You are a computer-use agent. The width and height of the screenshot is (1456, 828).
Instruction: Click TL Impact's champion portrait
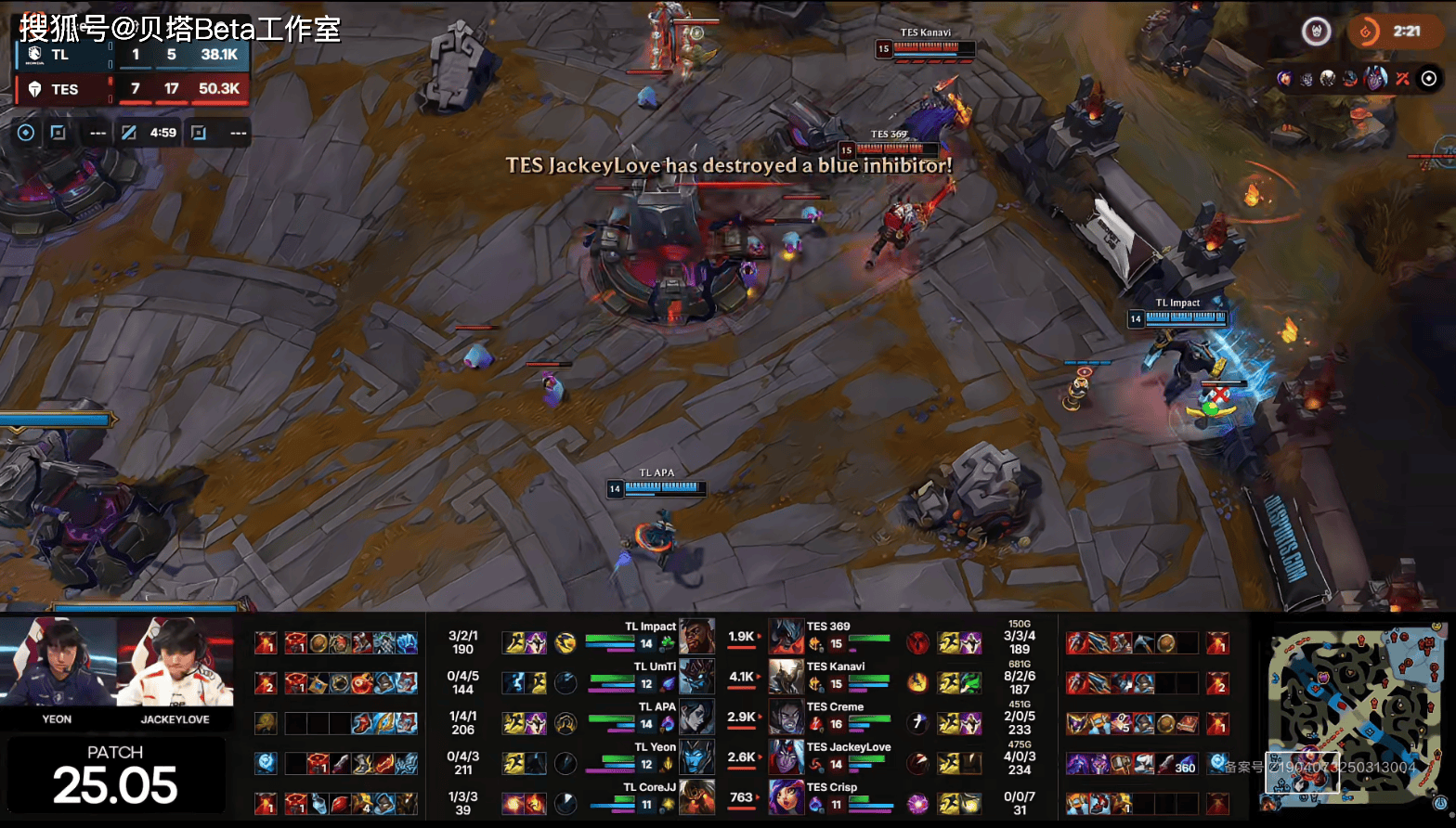click(696, 637)
